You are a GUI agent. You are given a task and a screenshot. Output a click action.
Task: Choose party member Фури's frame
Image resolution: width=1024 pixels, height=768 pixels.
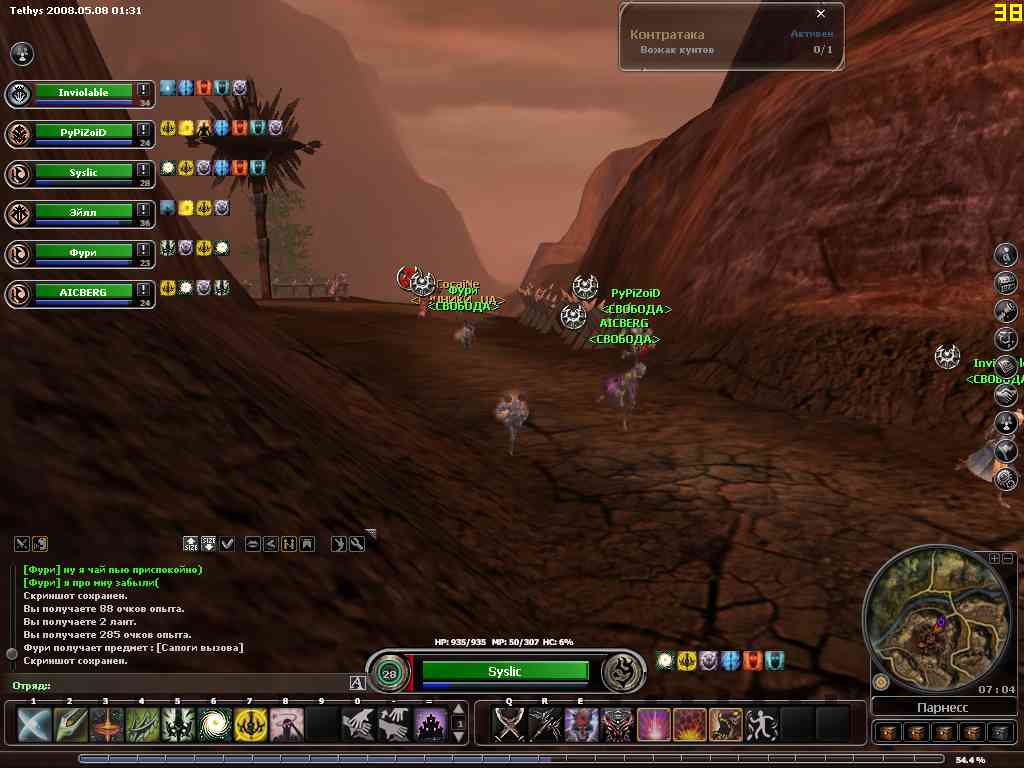83,252
